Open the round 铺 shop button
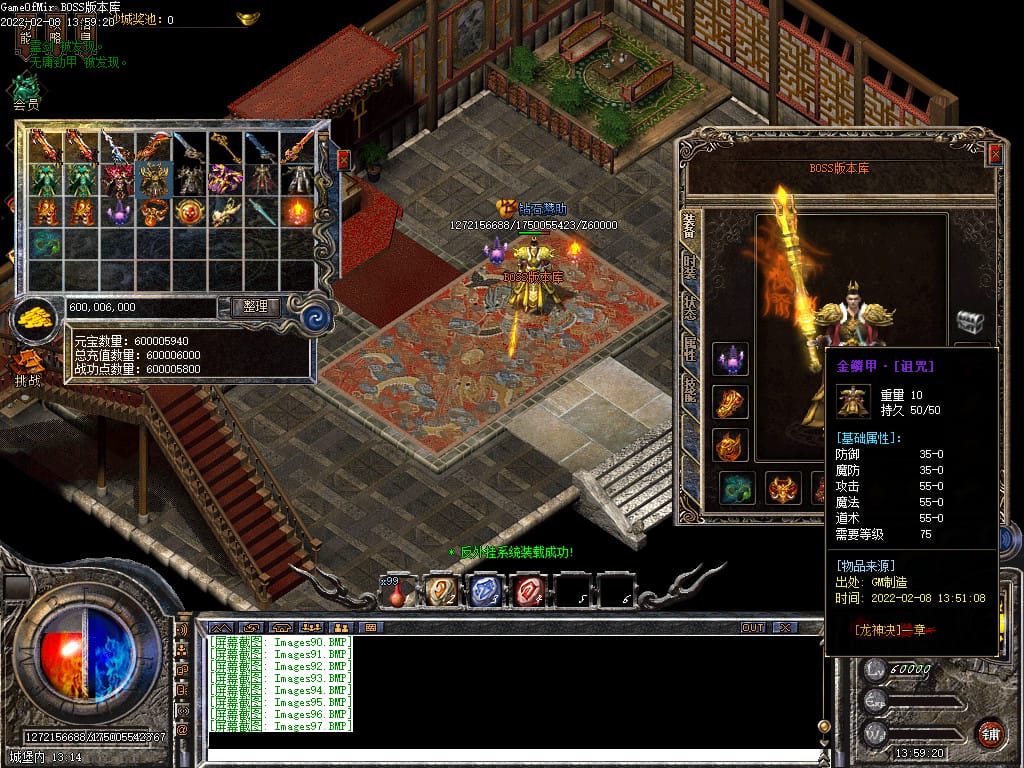The width and height of the screenshot is (1024, 768). 989,733
